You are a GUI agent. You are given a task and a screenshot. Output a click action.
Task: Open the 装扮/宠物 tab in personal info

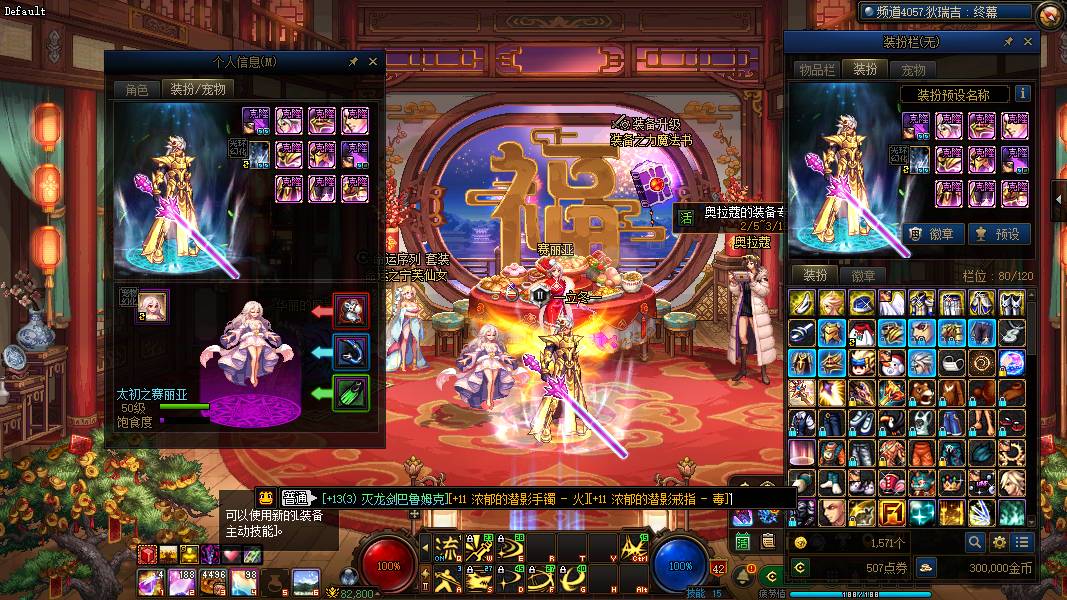[x=198, y=89]
